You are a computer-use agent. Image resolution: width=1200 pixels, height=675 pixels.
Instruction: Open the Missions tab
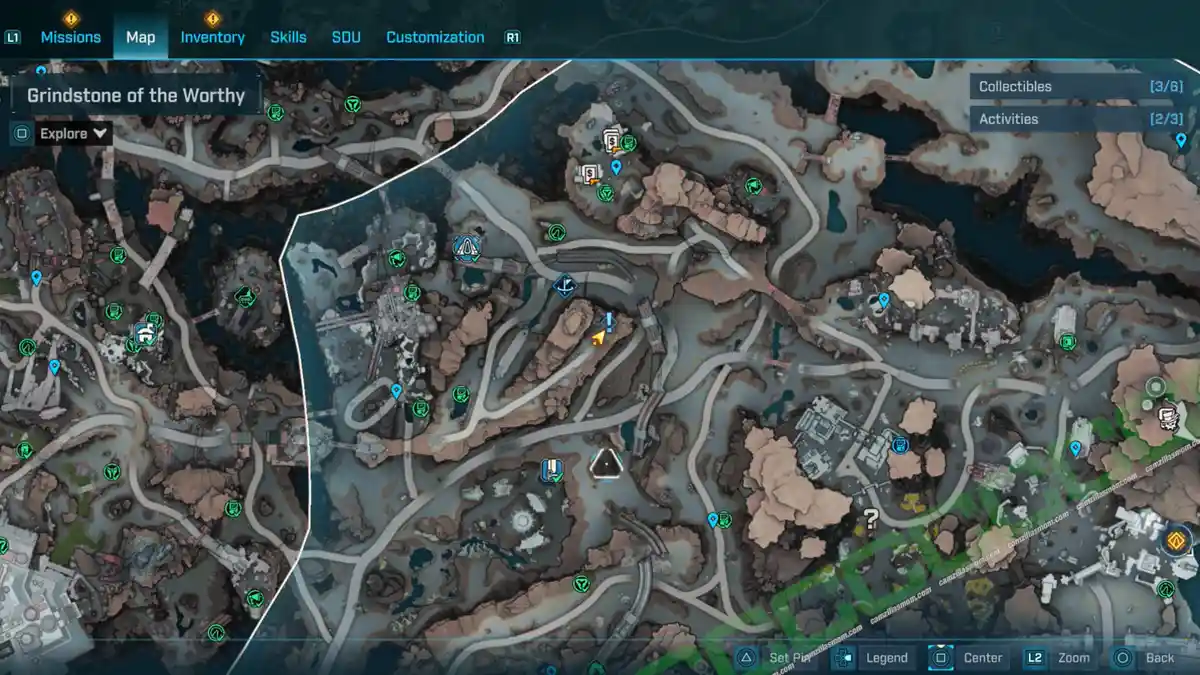[70, 38]
